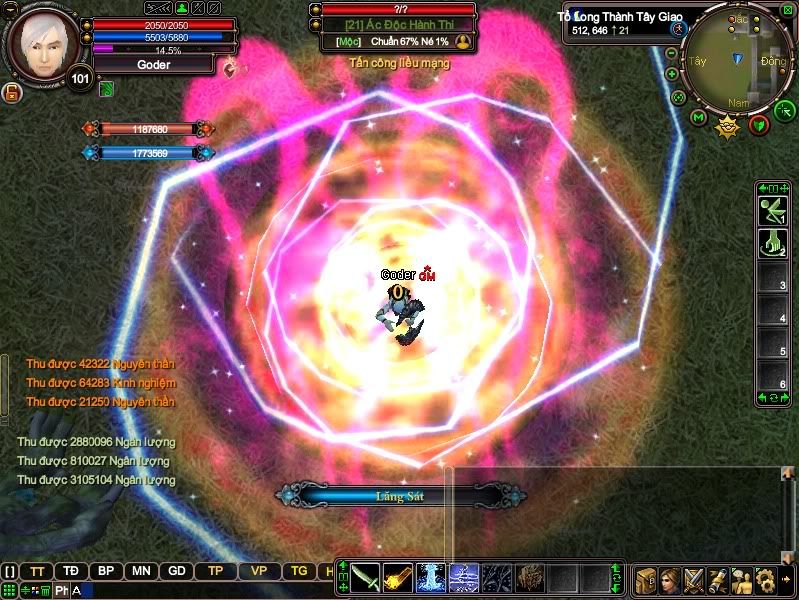Activate the blue water pillar skill

(430, 577)
